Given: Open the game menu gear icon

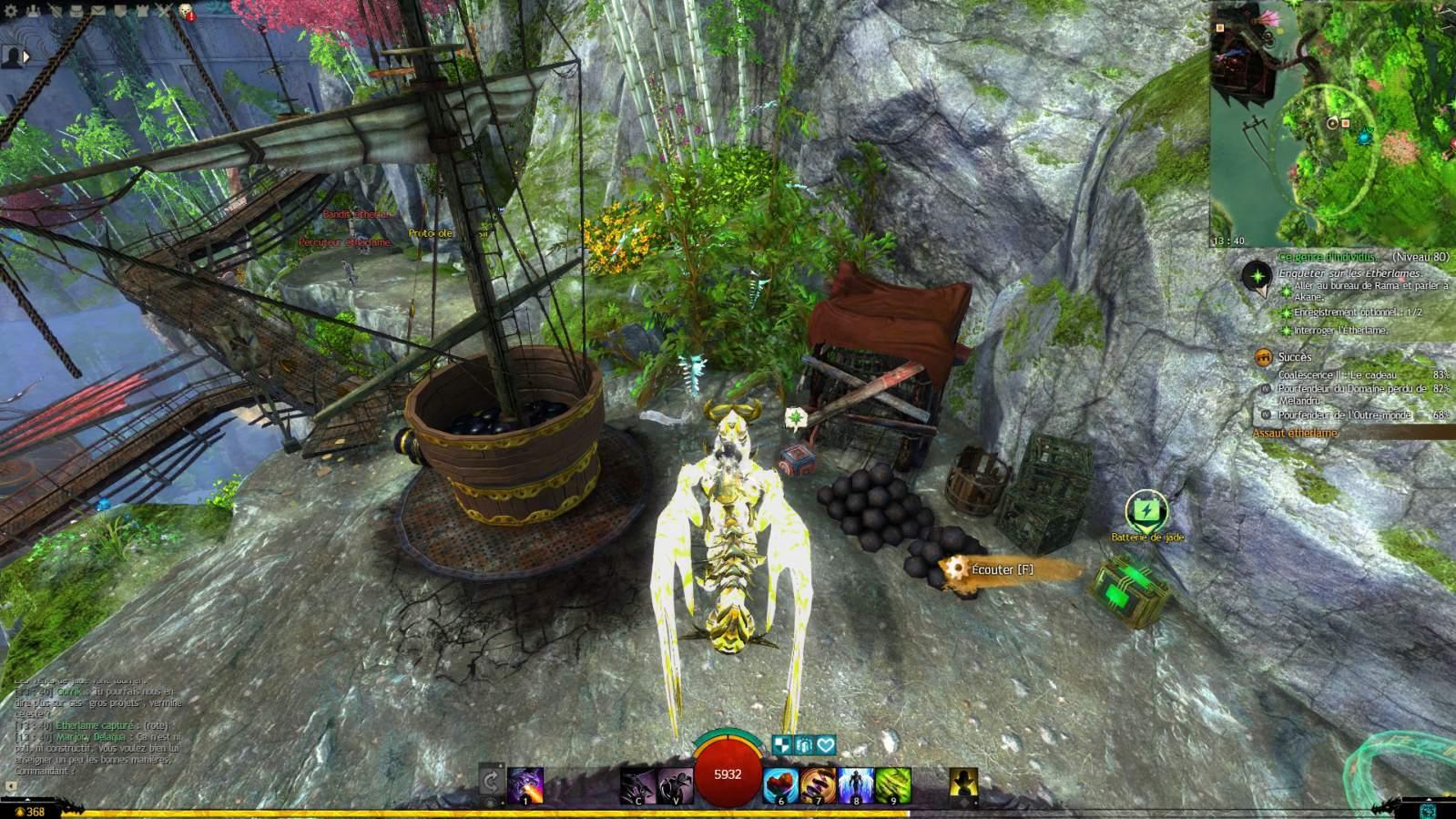Looking at the screenshot, I should 12,12.
